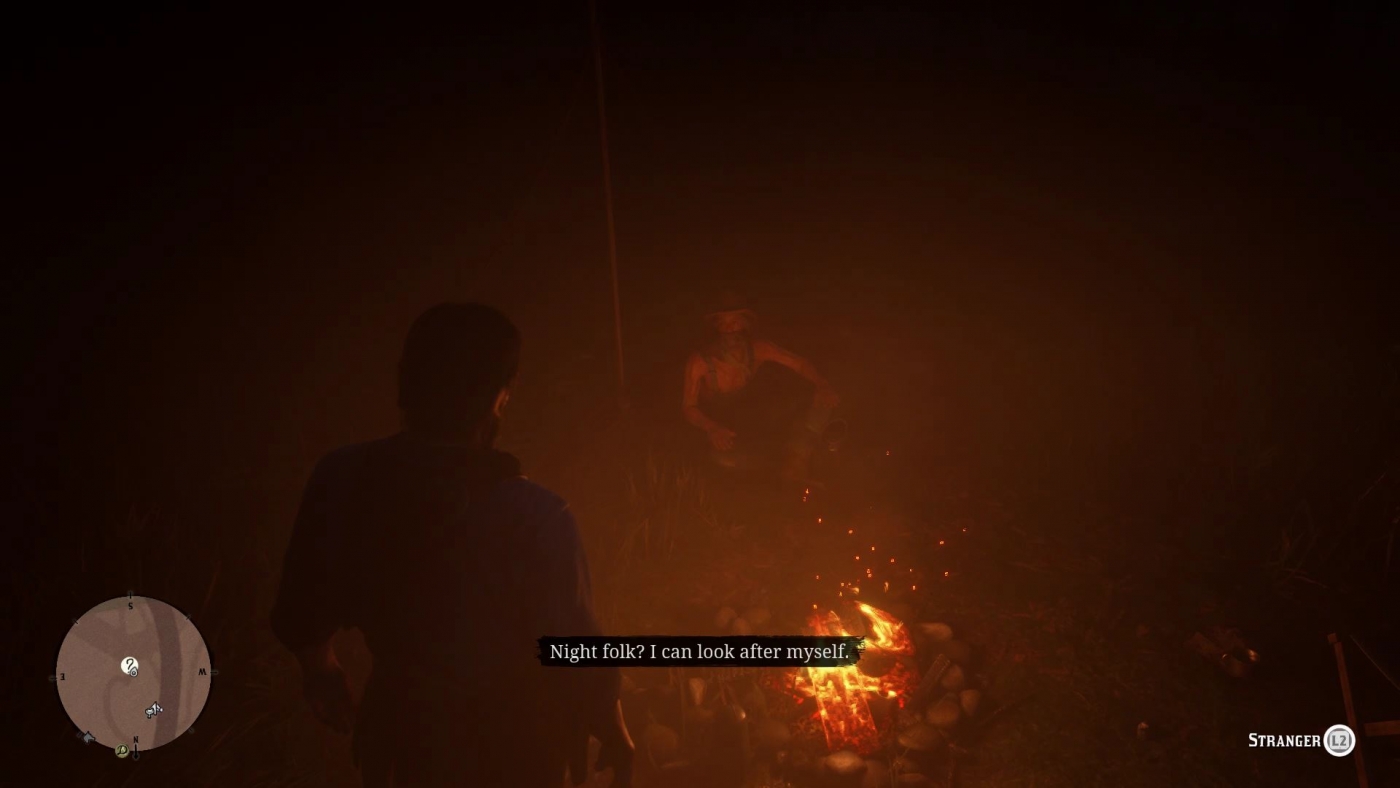Click the N compass letter on the minimap
1400x788 pixels.
tap(135, 741)
